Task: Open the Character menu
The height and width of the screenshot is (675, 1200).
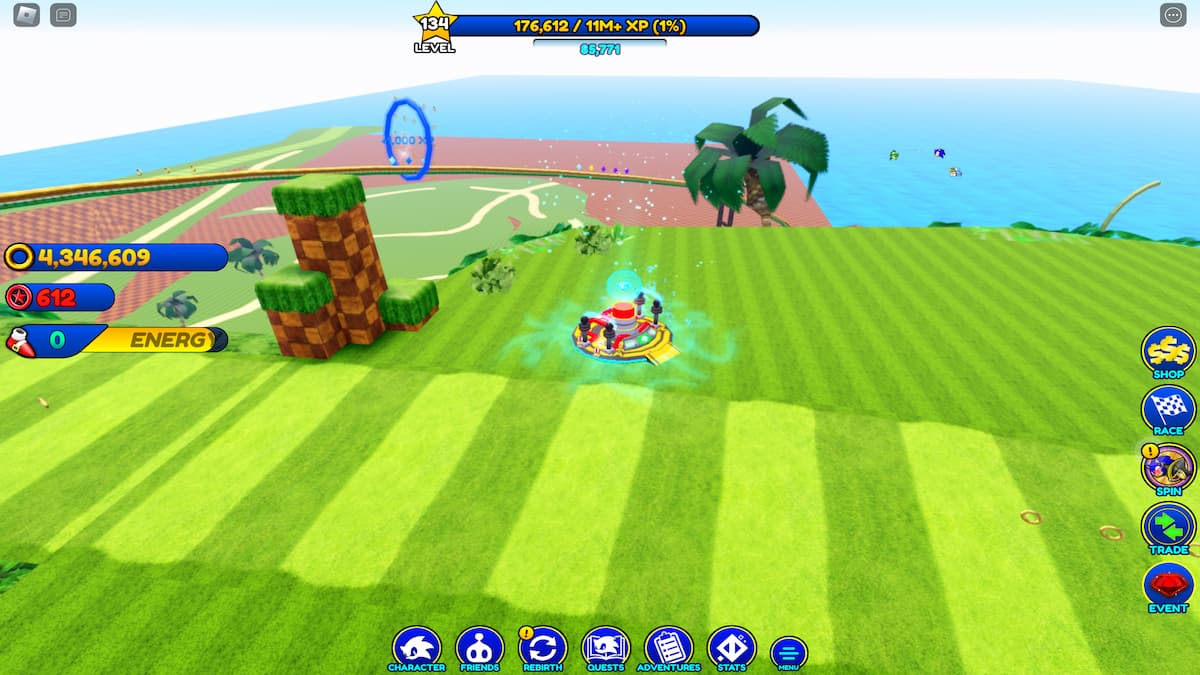Action: point(416,648)
